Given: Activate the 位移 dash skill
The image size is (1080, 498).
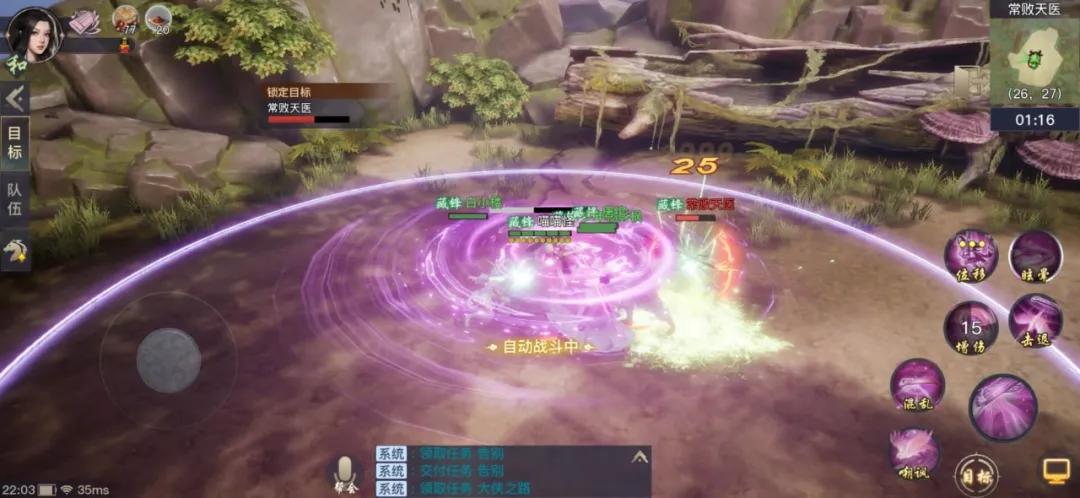Looking at the screenshot, I should pyautogui.click(x=971, y=256).
